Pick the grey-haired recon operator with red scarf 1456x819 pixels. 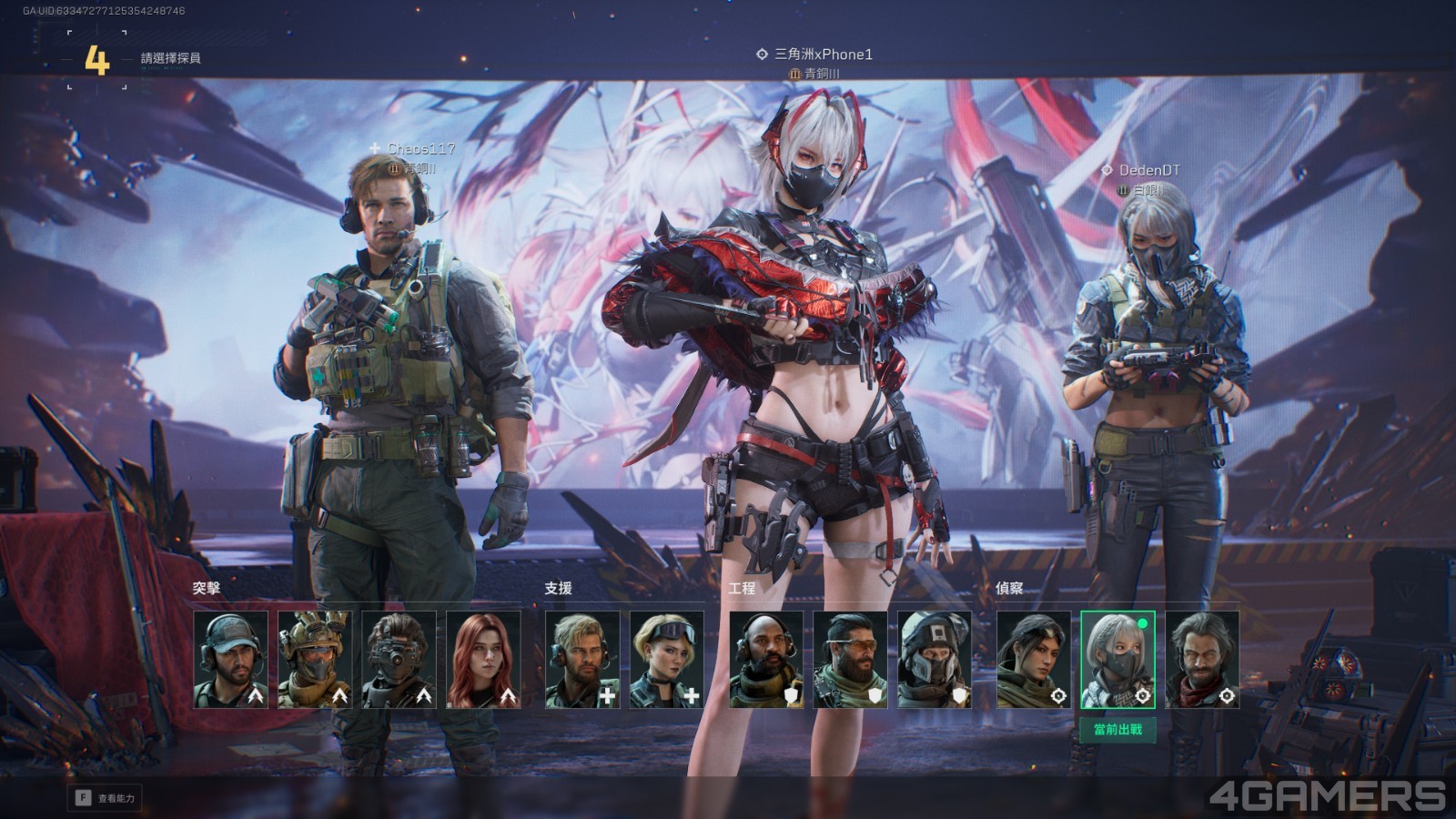pyautogui.click(x=1202, y=660)
